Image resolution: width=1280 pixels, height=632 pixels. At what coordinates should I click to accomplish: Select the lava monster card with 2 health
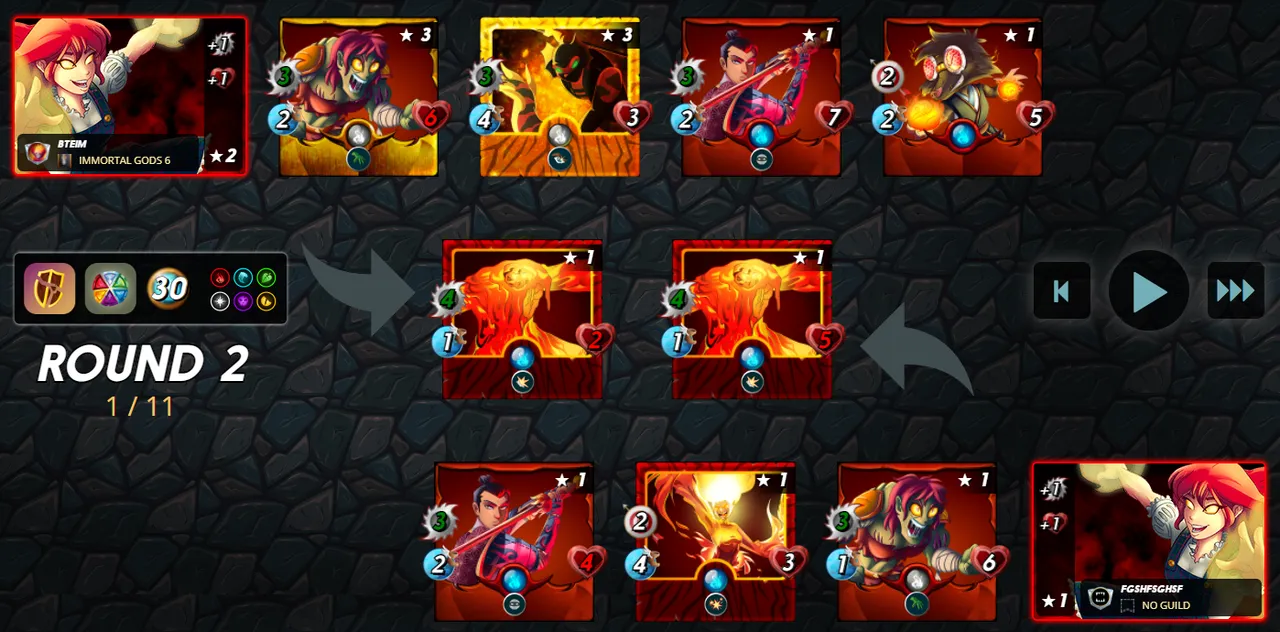pos(522,320)
